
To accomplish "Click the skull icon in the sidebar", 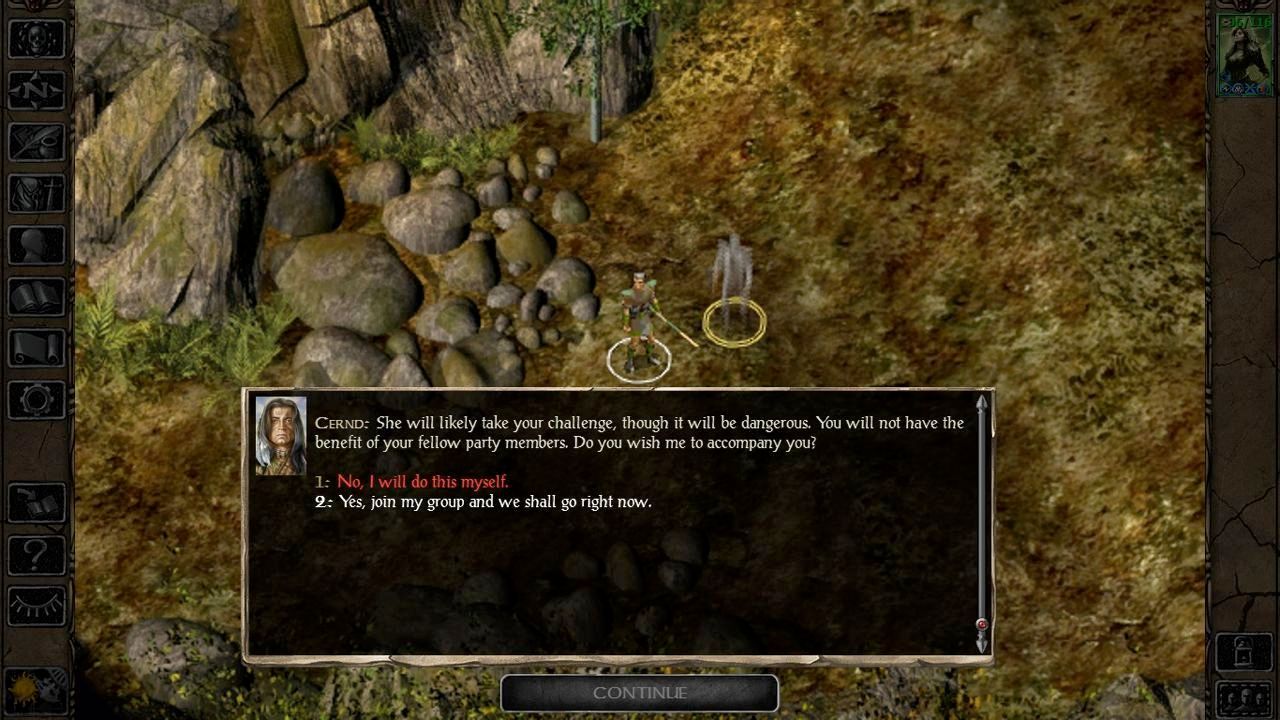I will [37, 39].
